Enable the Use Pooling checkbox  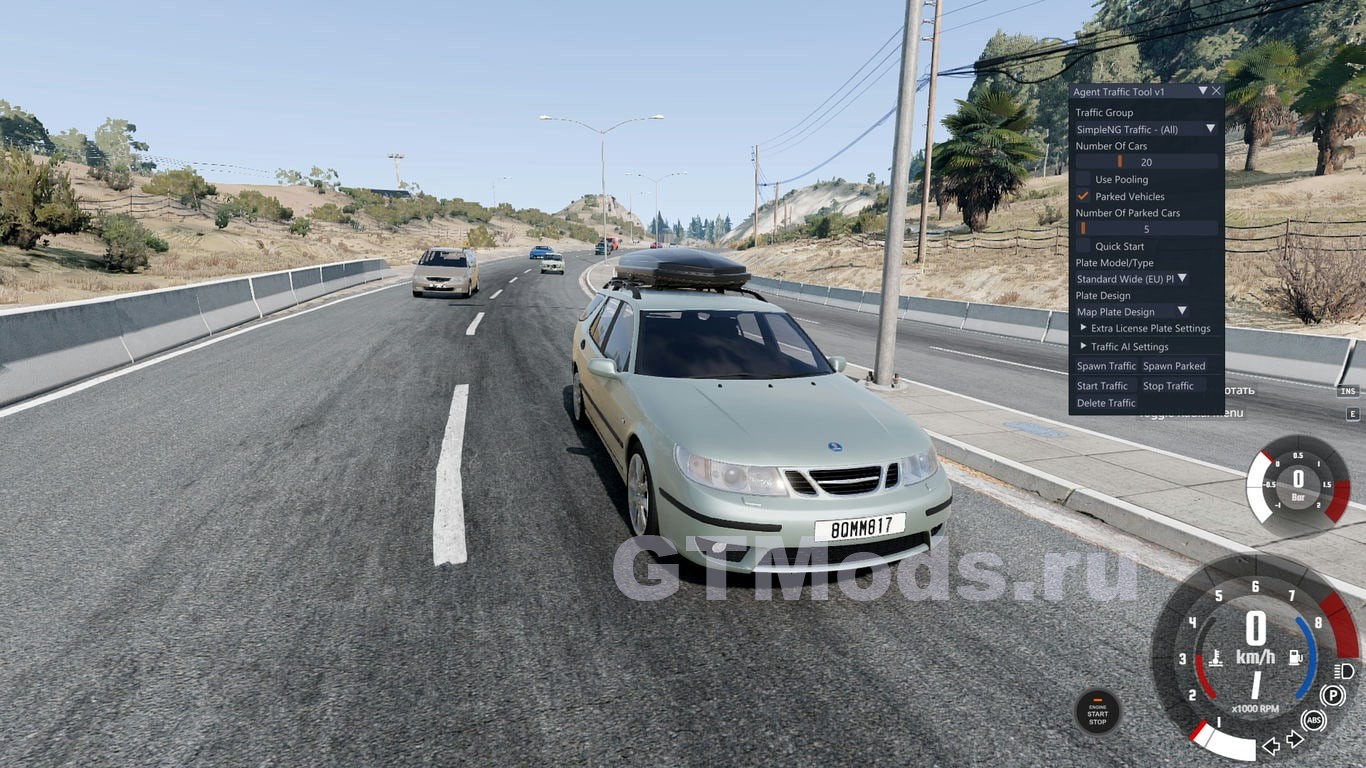click(x=1083, y=180)
